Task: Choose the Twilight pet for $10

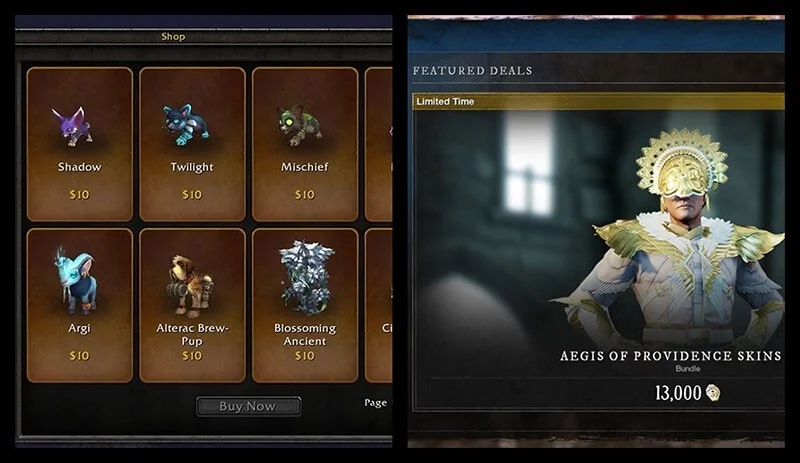Action: [192, 144]
